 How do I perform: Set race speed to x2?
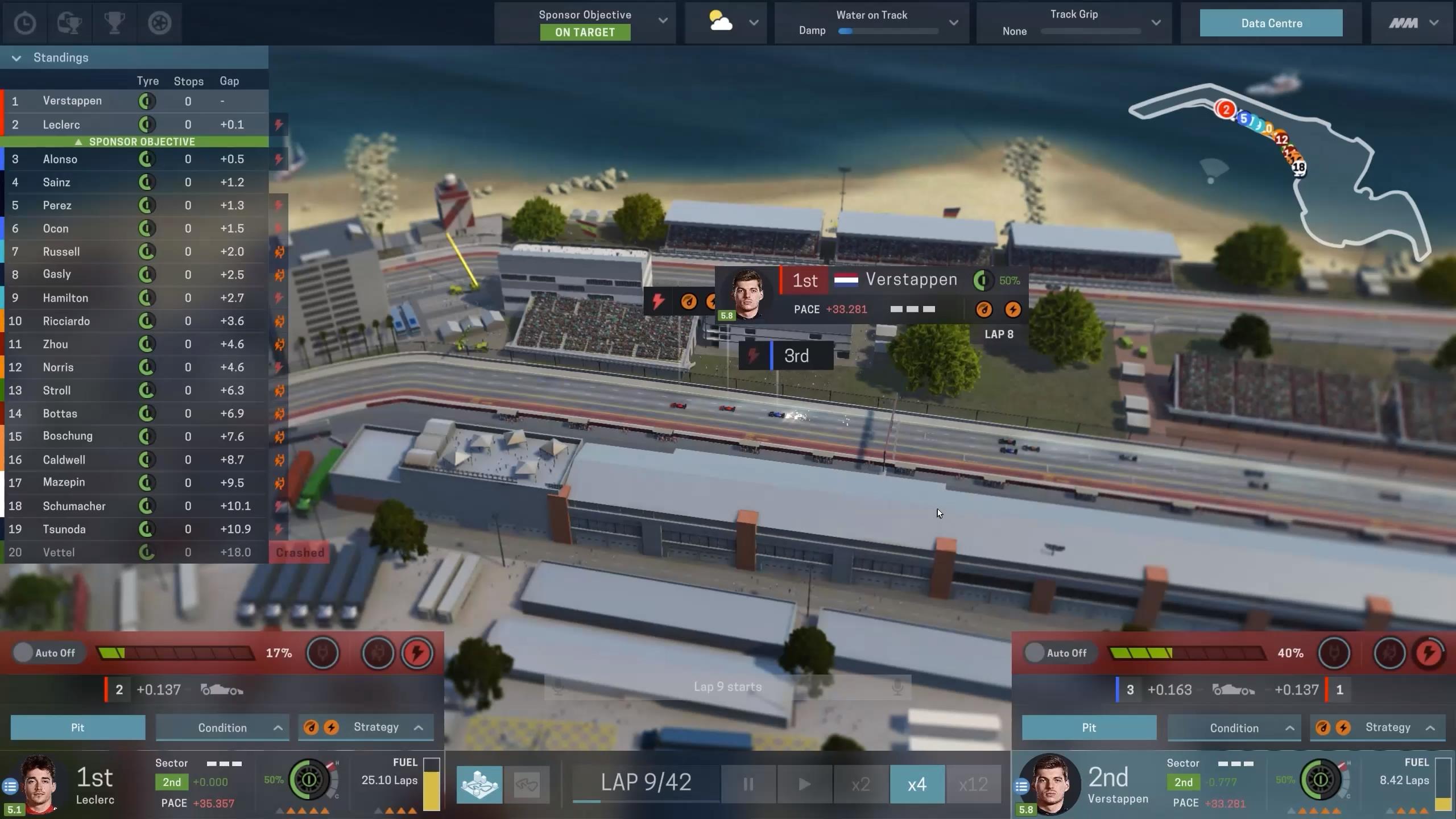[861, 784]
